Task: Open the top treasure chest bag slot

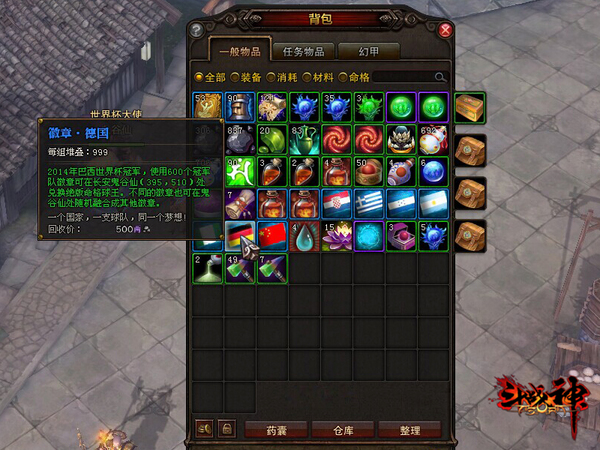Action: click(x=469, y=107)
